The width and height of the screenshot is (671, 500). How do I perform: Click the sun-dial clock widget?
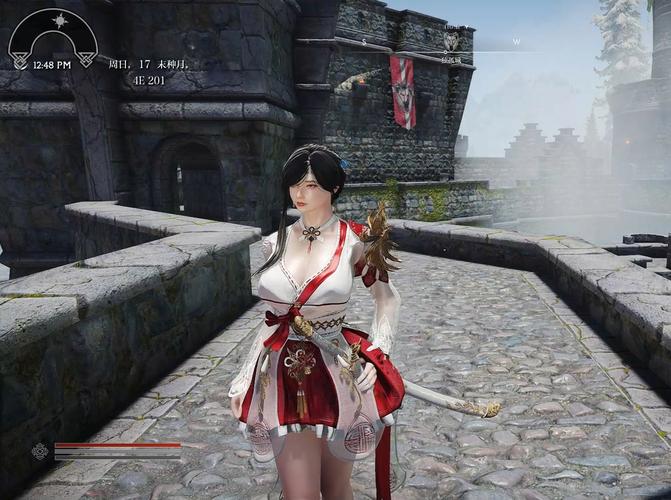point(53,38)
